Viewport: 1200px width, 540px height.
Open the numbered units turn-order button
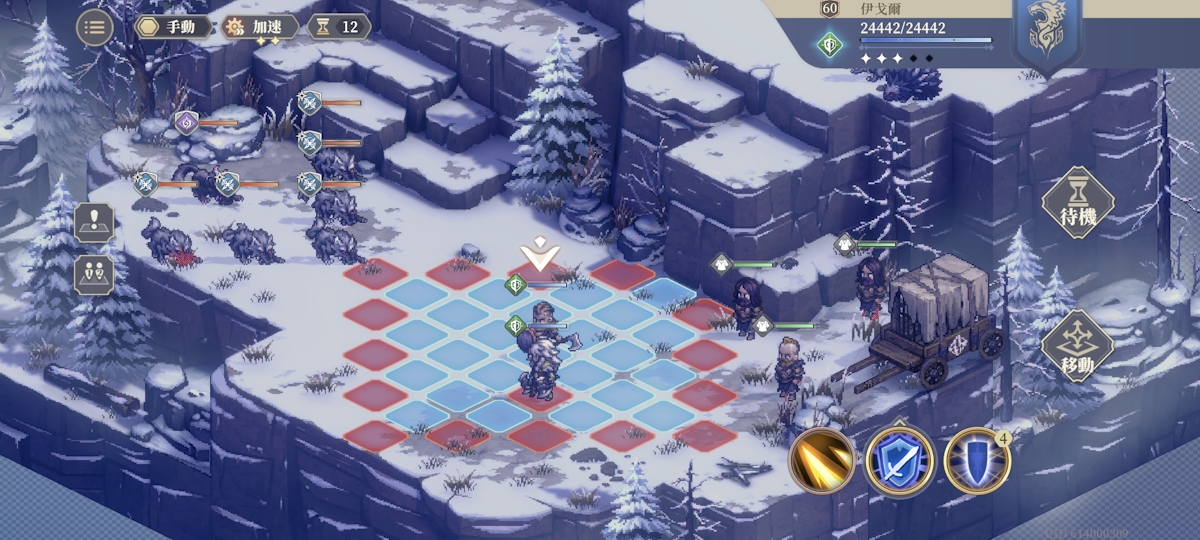pyautogui.click(x=94, y=274)
